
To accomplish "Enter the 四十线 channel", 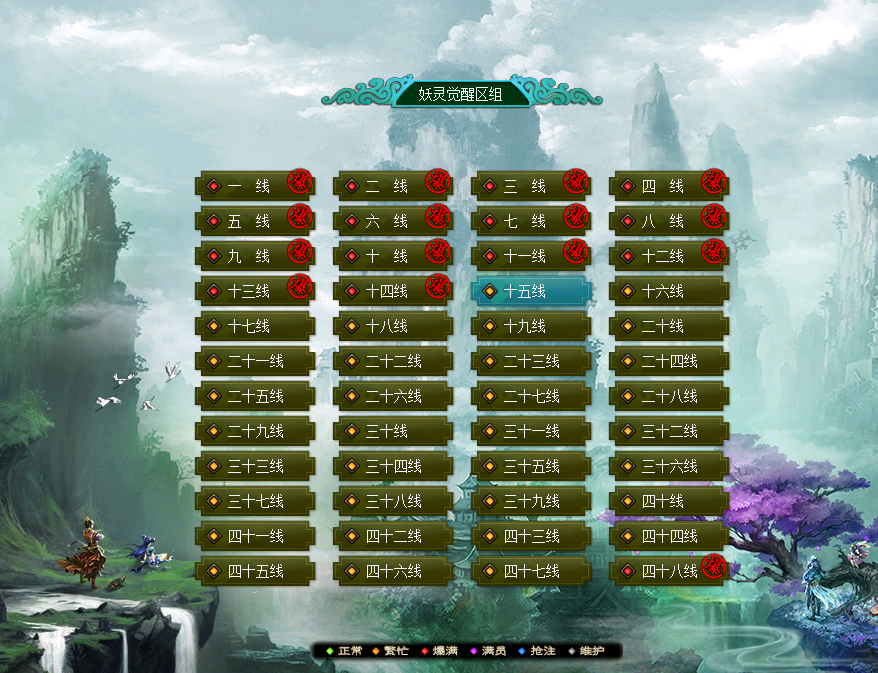I will (668, 501).
